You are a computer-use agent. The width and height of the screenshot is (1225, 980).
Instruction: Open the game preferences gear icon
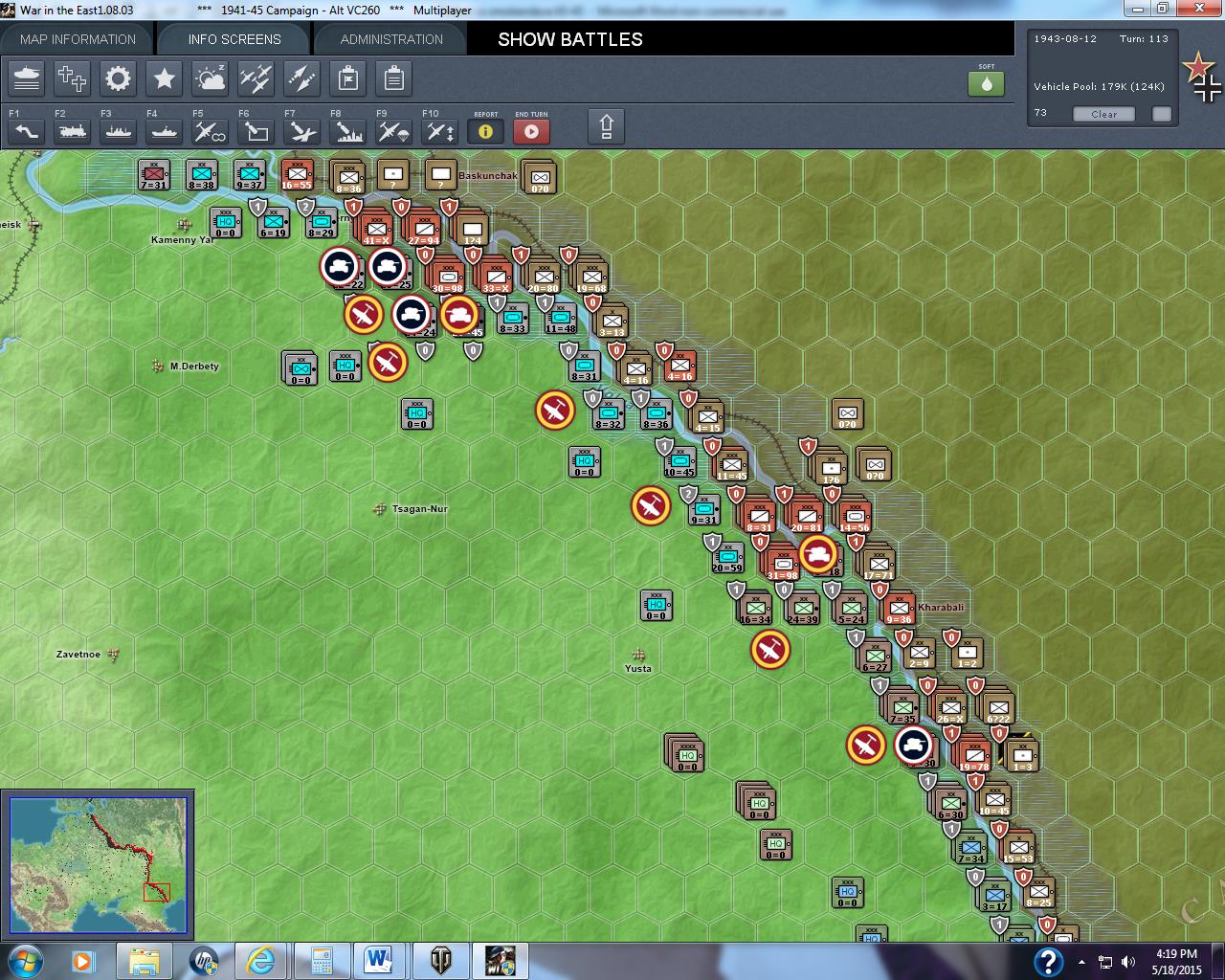pyautogui.click(x=118, y=78)
